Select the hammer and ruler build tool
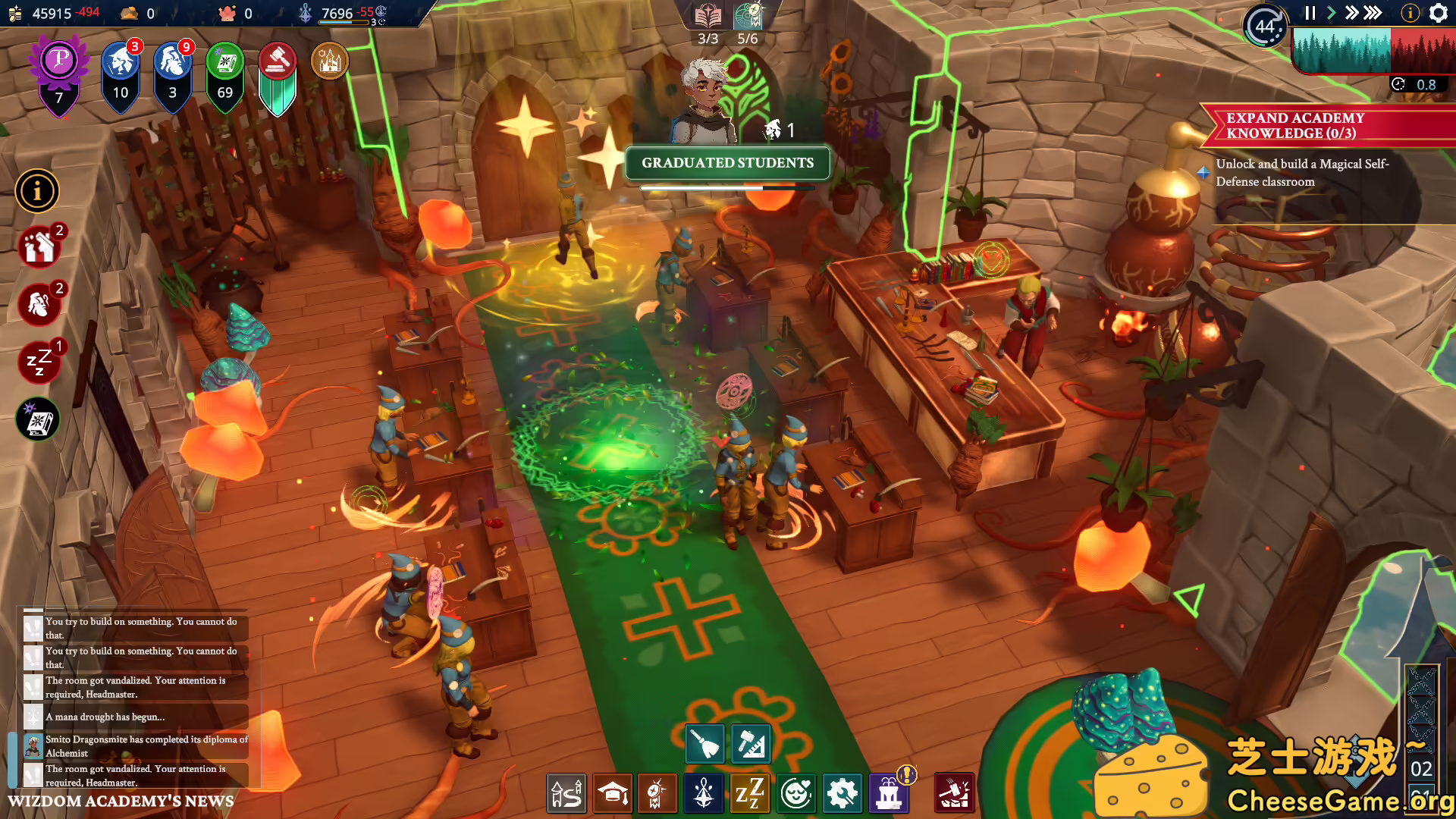 (752, 744)
